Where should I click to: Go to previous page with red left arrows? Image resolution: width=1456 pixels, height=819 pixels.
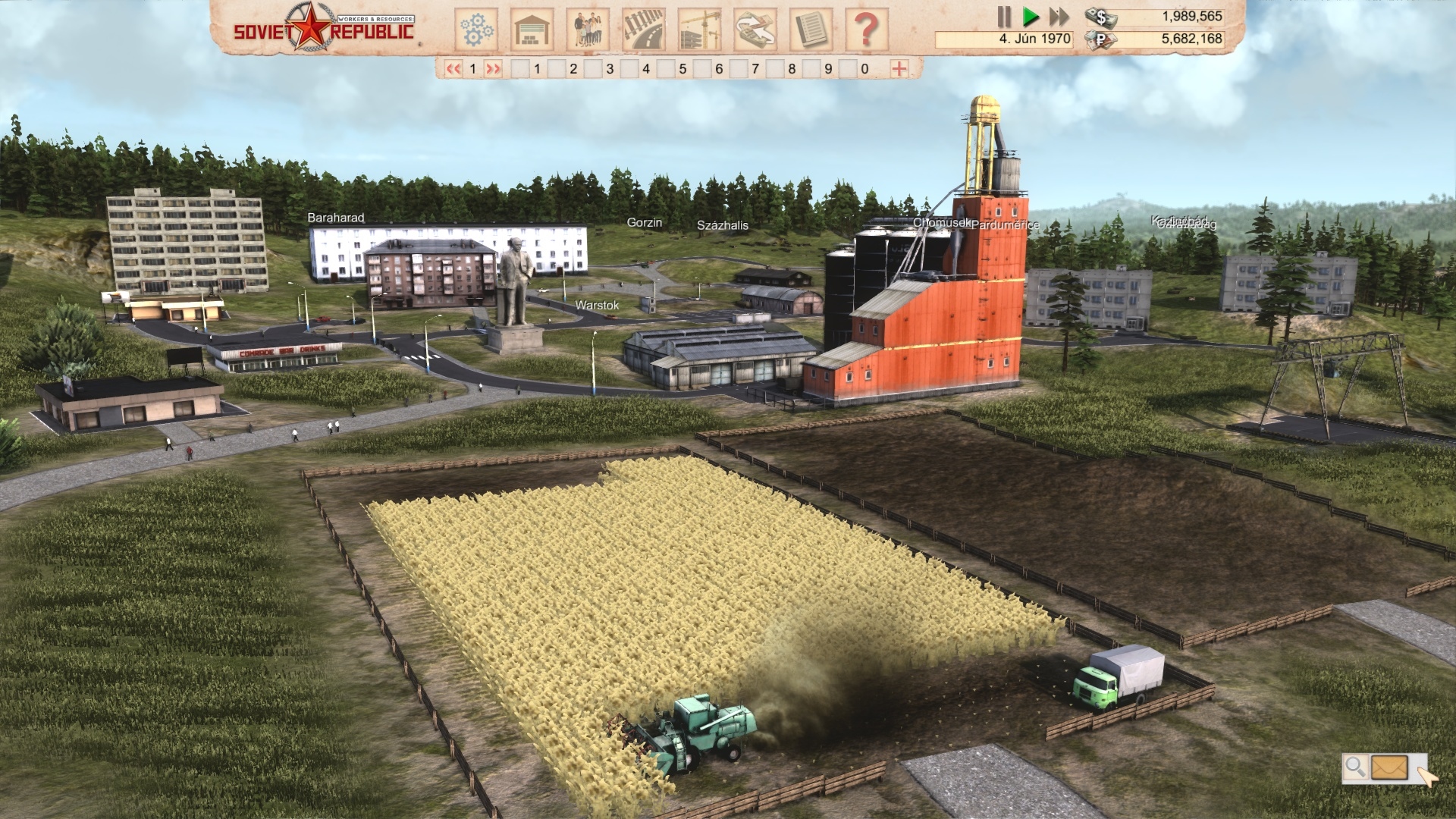point(453,69)
